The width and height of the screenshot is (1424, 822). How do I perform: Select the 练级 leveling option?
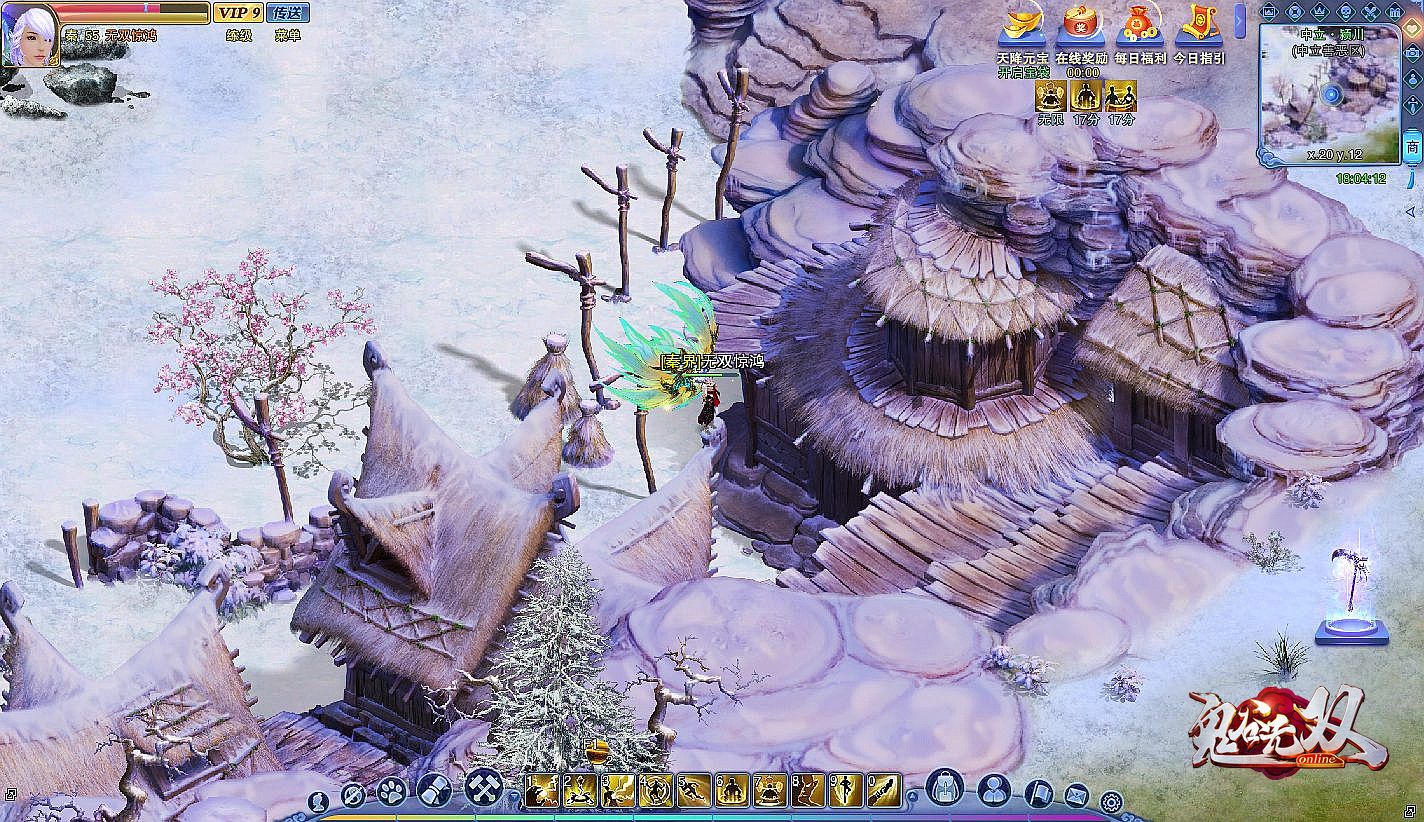[x=239, y=36]
